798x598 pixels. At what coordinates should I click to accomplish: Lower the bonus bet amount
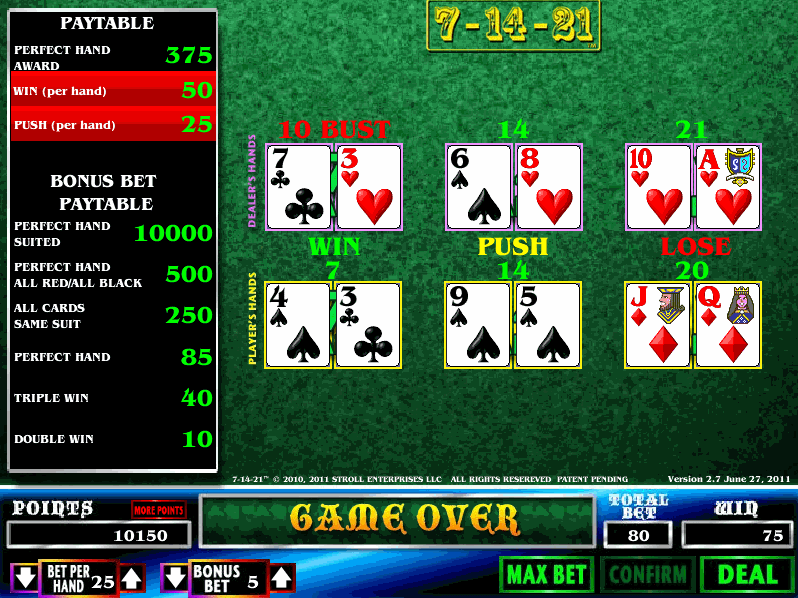pyautogui.click(x=174, y=577)
